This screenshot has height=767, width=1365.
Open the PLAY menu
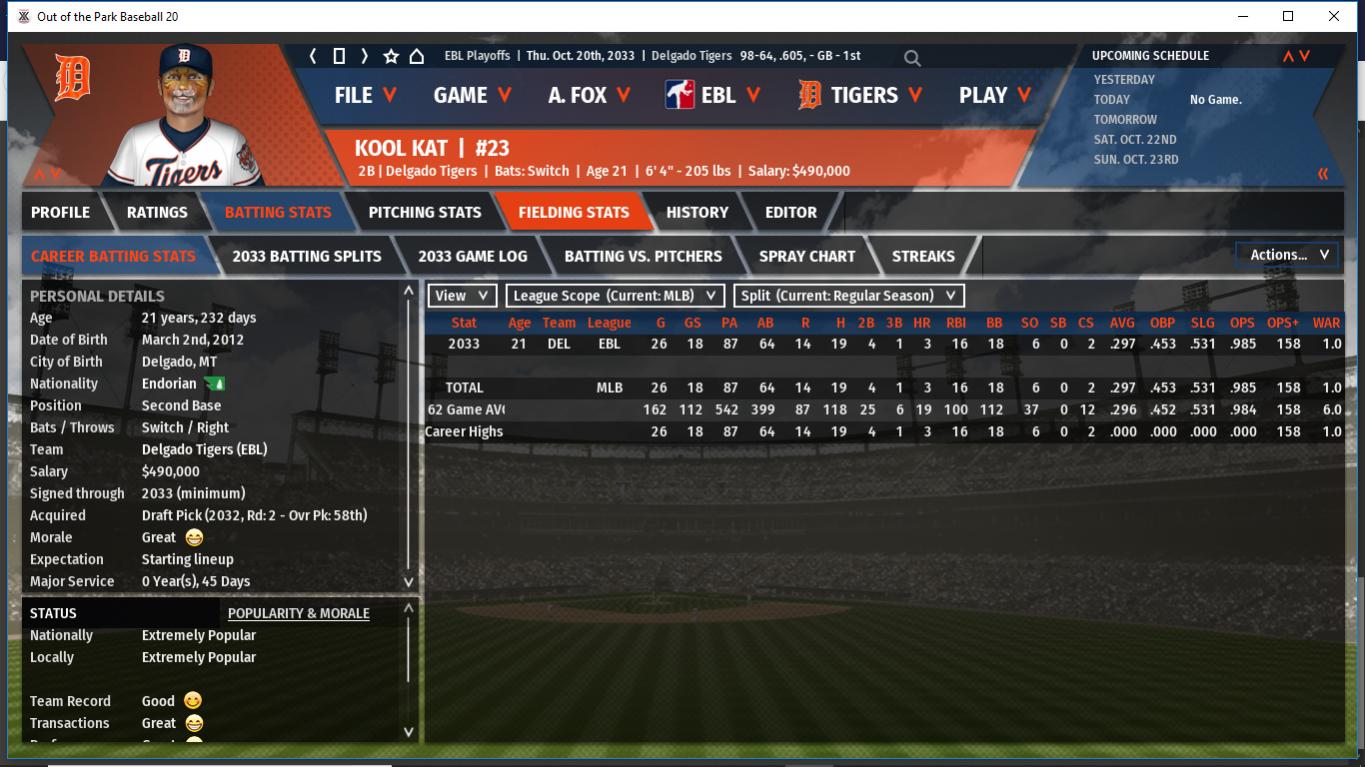pos(994,95)
